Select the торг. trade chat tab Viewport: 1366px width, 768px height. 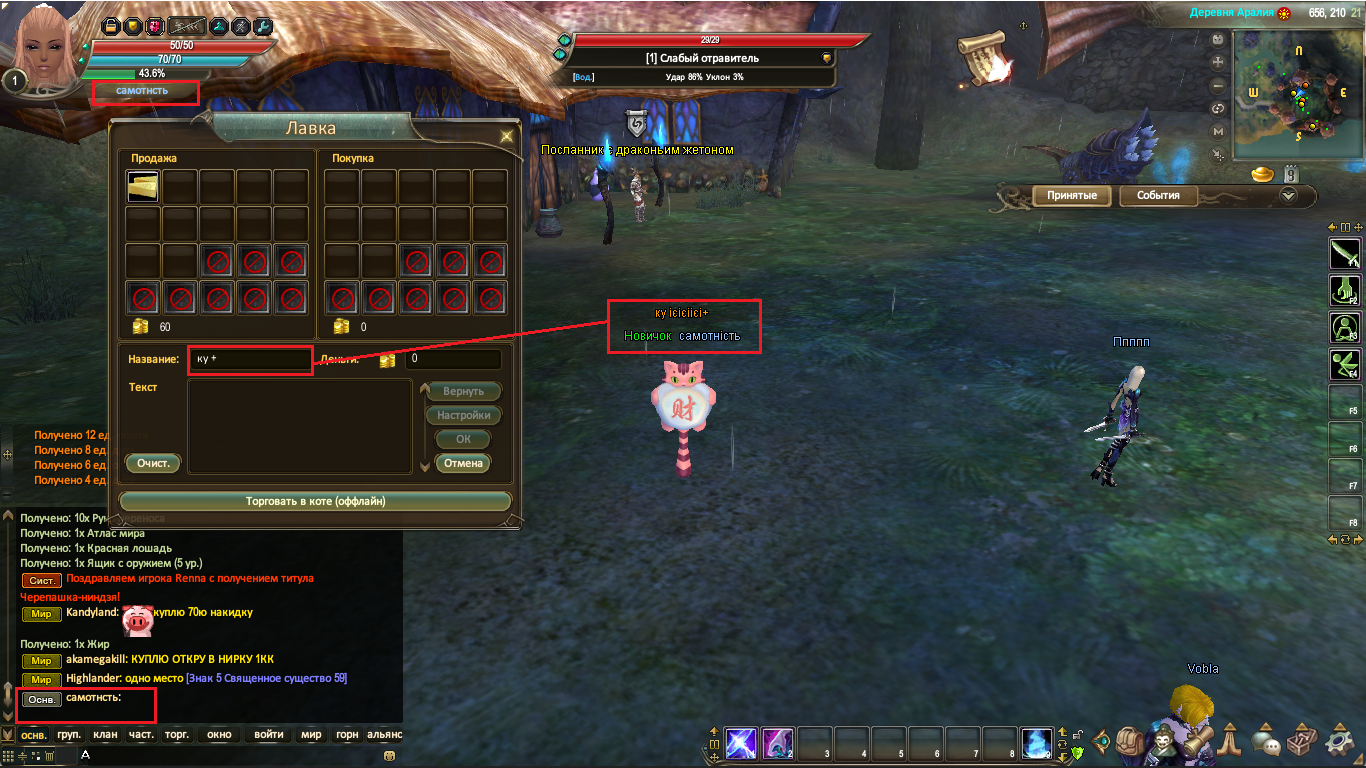coord(177,735)
